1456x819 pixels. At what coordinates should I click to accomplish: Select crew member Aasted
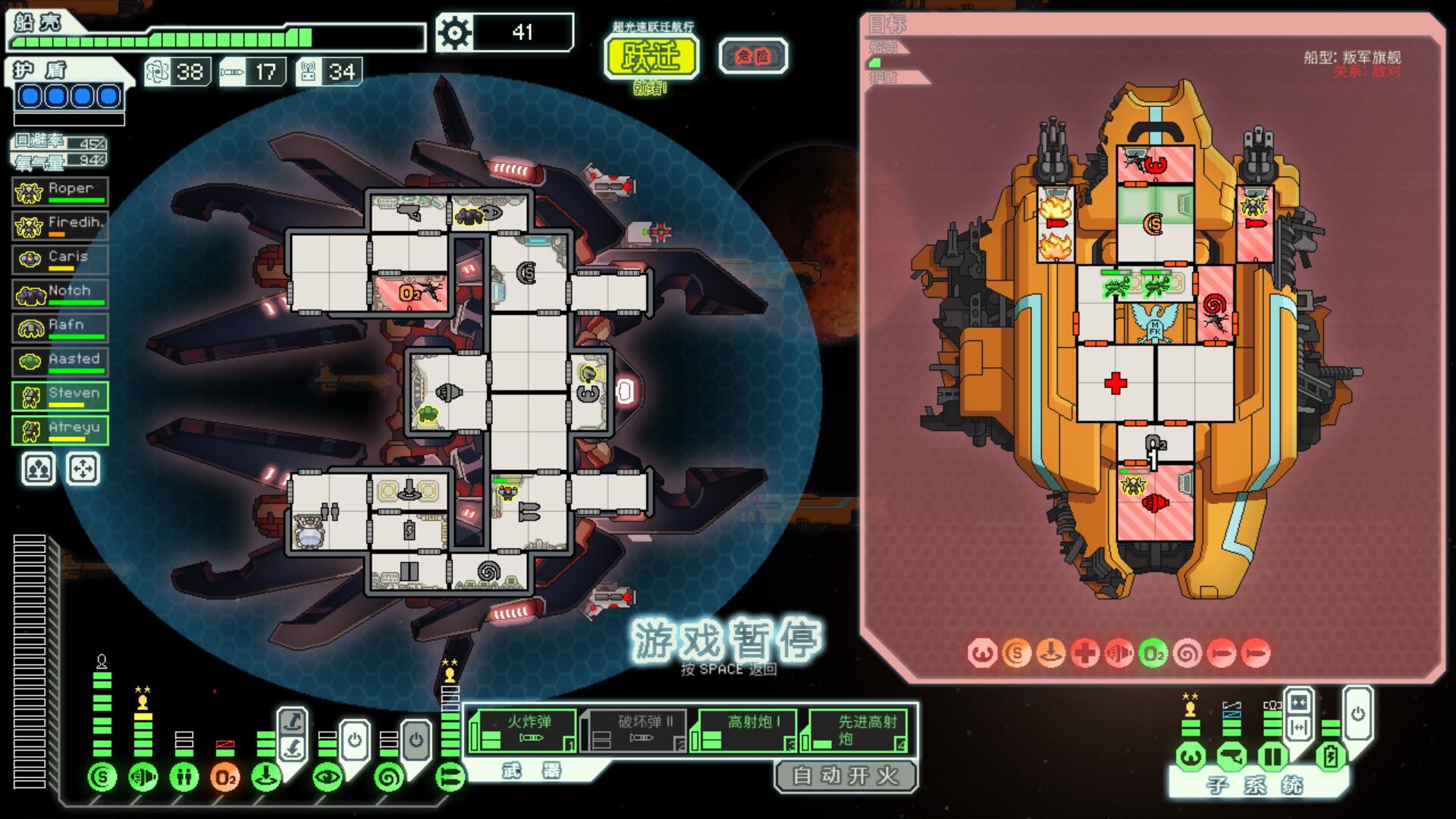click(x=61, y=362)
